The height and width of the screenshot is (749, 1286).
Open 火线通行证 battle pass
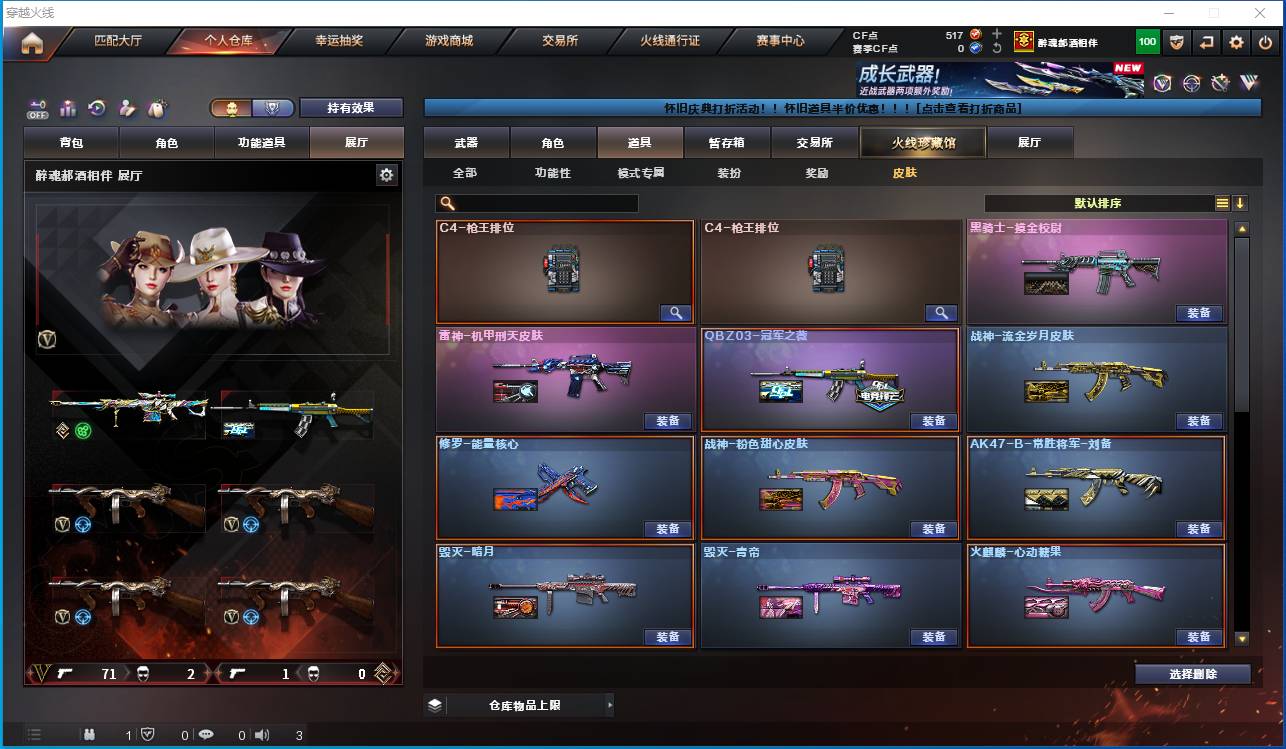click(x=670, y=41)
